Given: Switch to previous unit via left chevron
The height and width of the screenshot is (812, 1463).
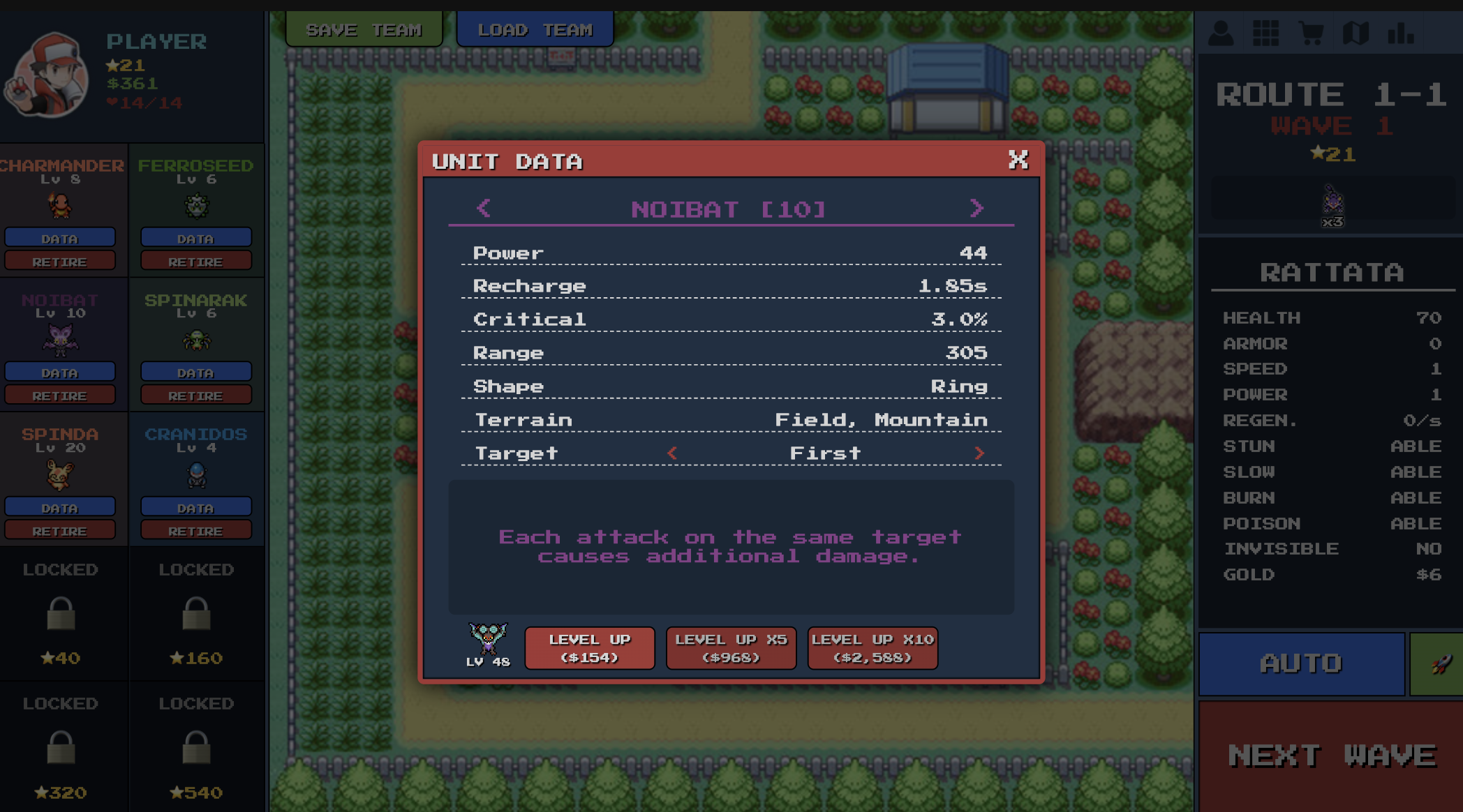Looking at the screenshot, I should (483, 209).
